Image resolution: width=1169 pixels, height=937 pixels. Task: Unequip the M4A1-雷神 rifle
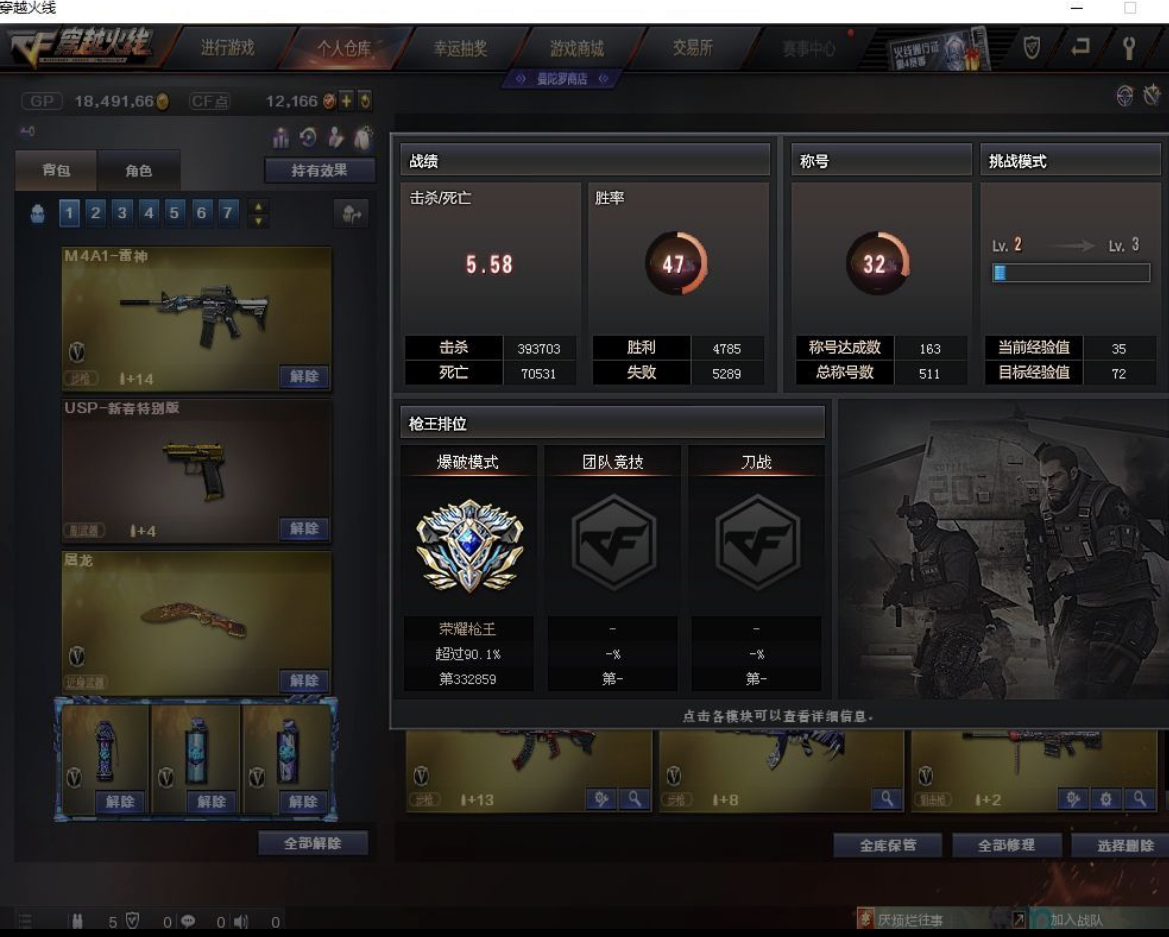click(x=304, y=377)
